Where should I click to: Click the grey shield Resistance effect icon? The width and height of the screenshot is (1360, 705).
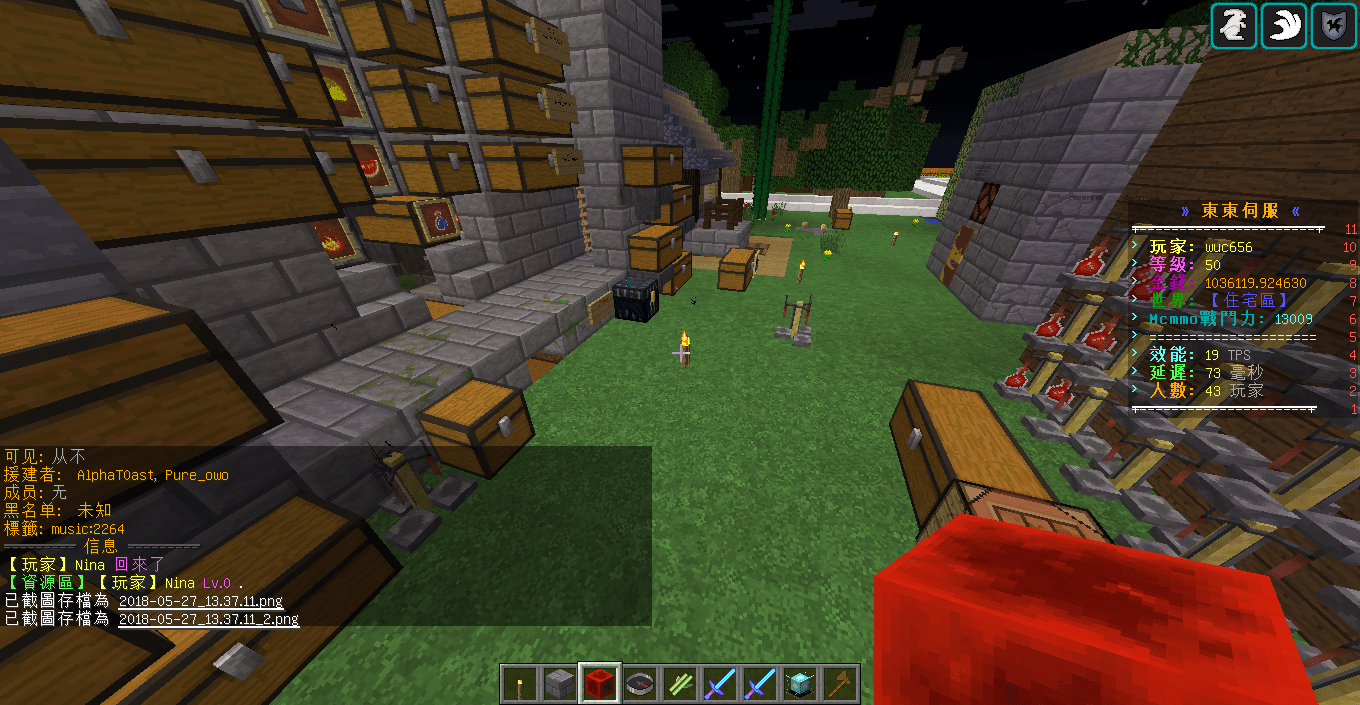[1334, 25]
